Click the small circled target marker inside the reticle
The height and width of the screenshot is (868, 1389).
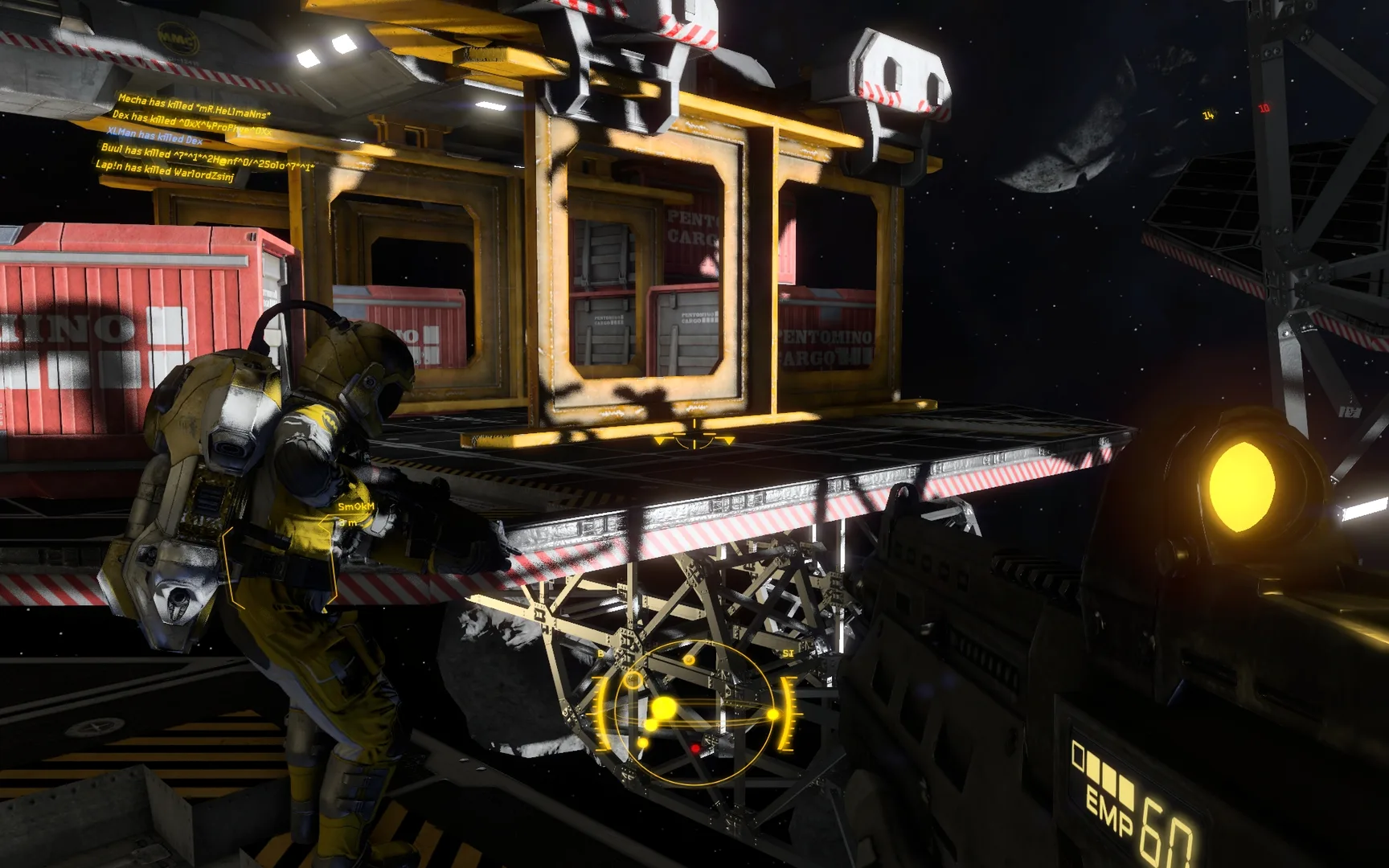click(x=633, y=682)
